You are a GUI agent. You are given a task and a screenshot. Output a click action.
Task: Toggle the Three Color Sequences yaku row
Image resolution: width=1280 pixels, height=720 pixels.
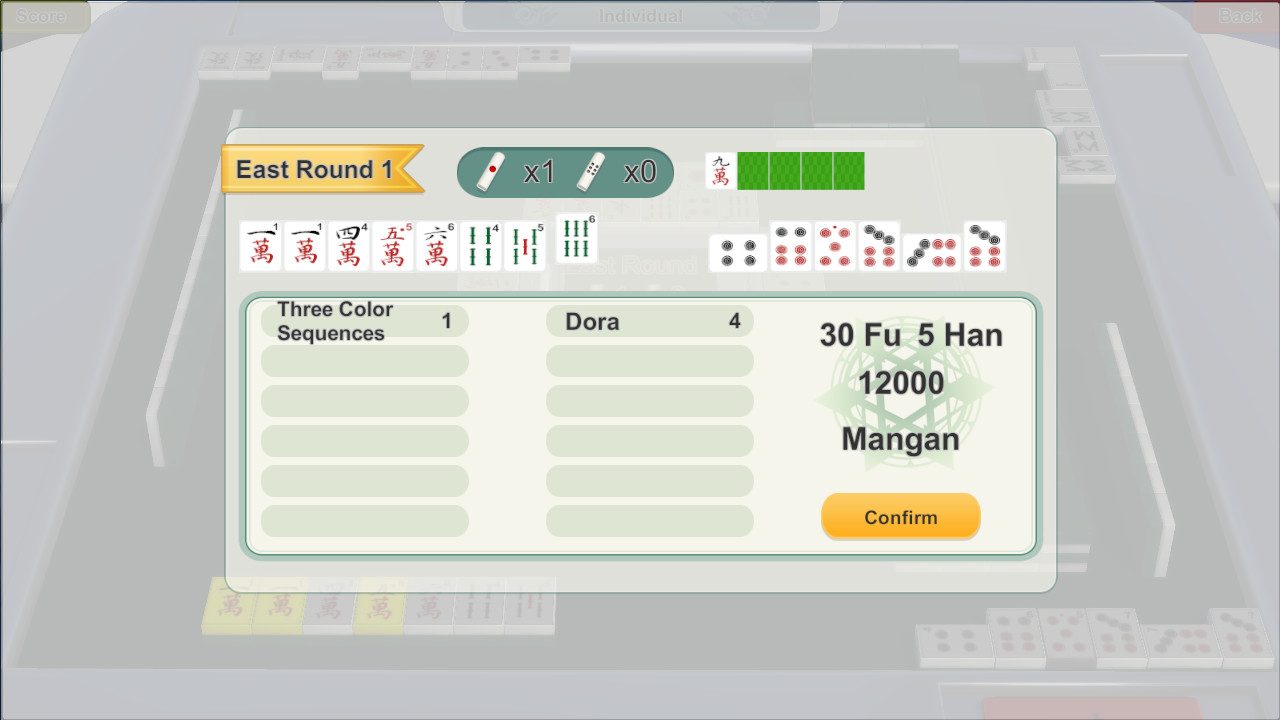tap(364, 320)
